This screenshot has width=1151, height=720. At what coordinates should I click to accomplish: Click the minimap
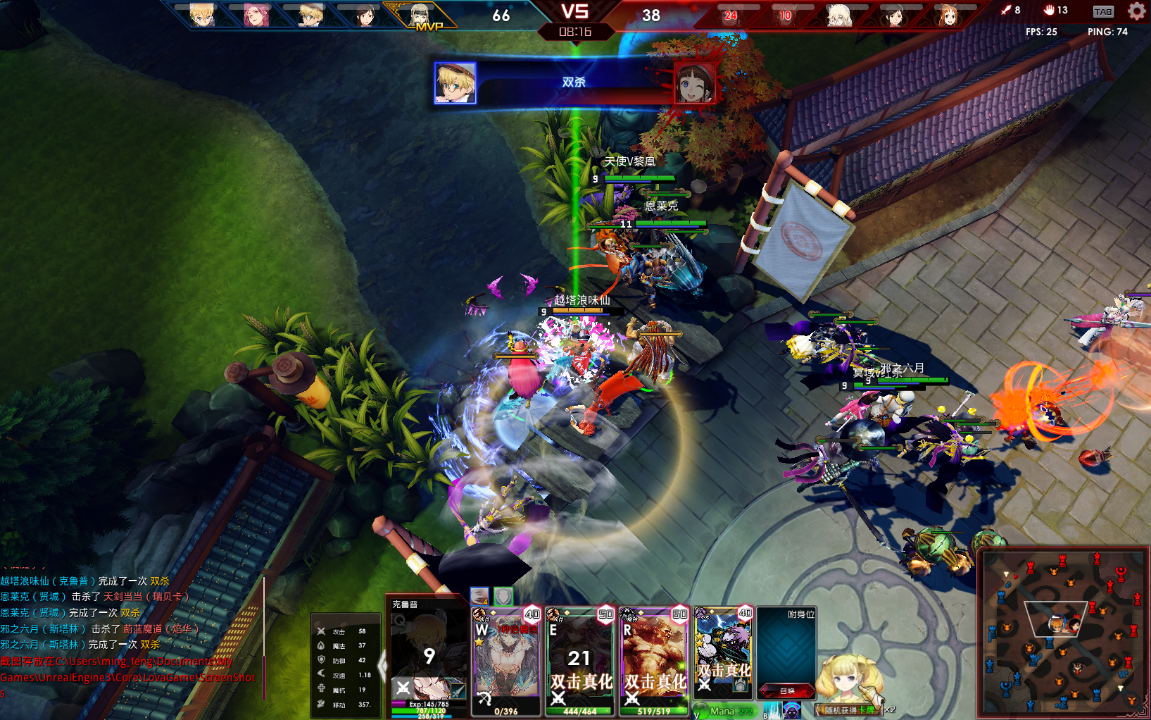tap(1061, 632)
